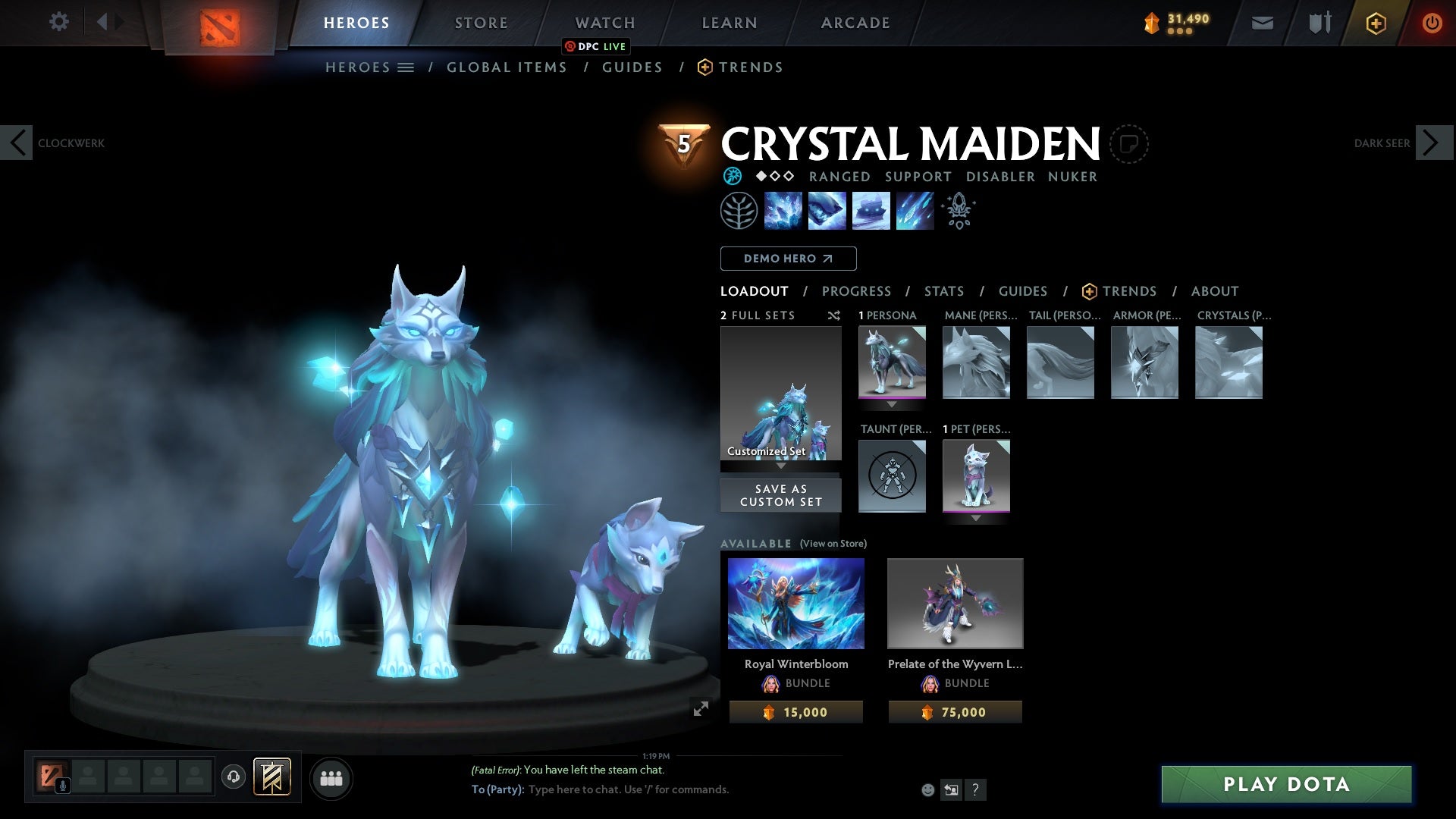Open the Crystal Nova ability details

783,210
